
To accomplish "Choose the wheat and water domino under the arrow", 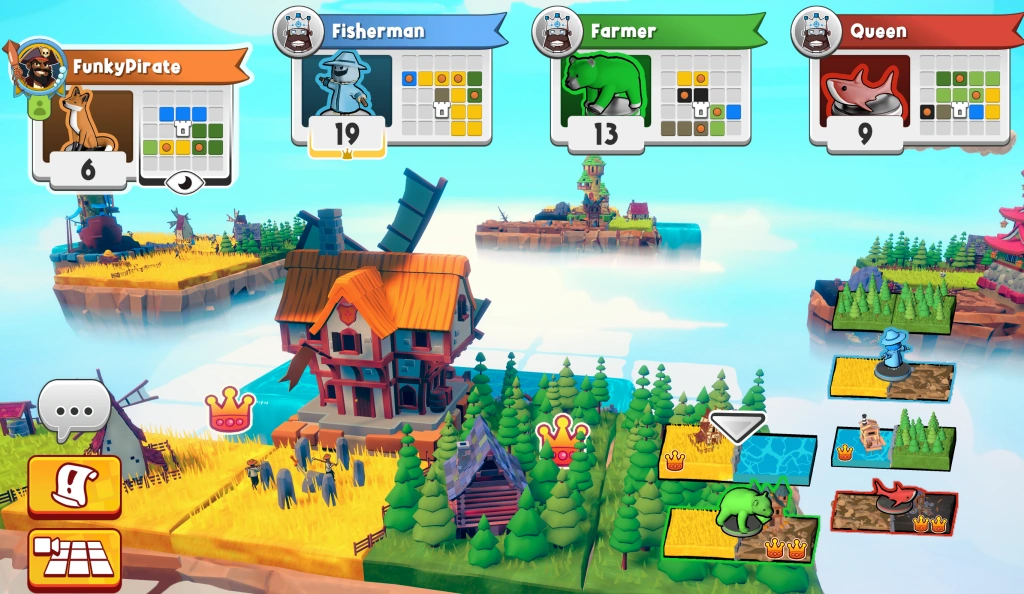I will 738,454.
